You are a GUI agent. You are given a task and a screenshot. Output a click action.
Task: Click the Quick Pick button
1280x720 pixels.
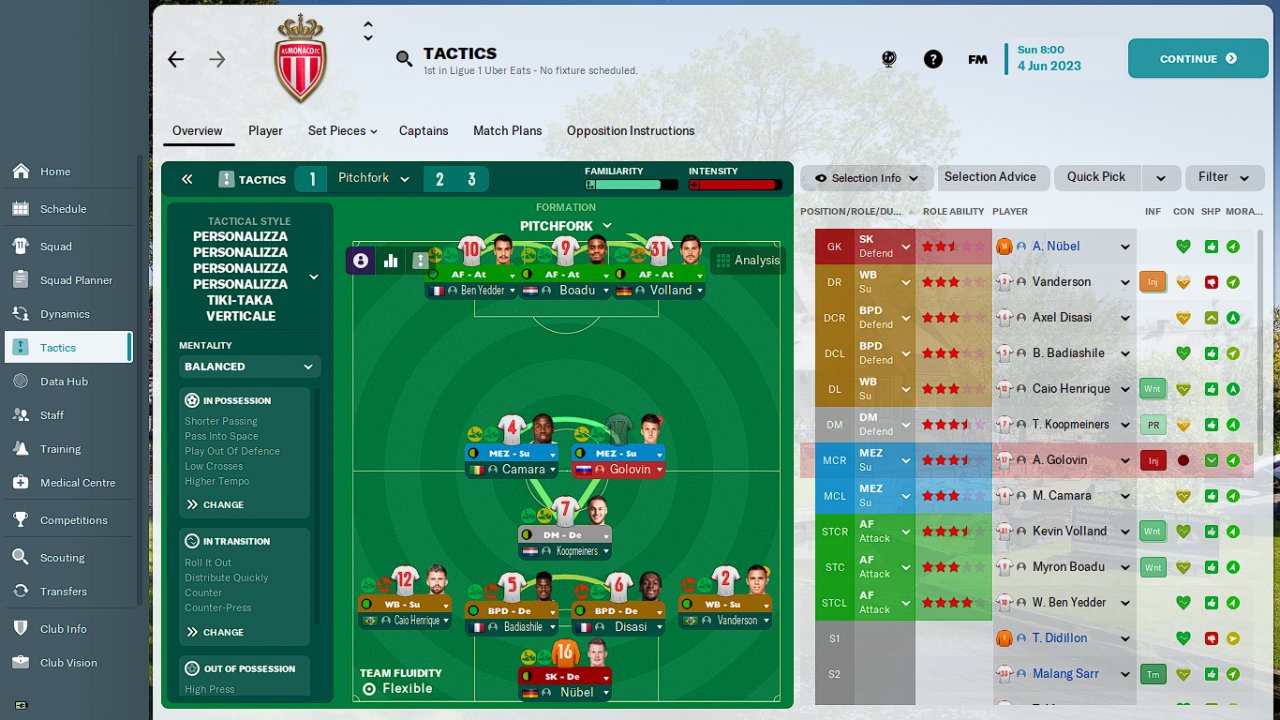point(1096,177)
